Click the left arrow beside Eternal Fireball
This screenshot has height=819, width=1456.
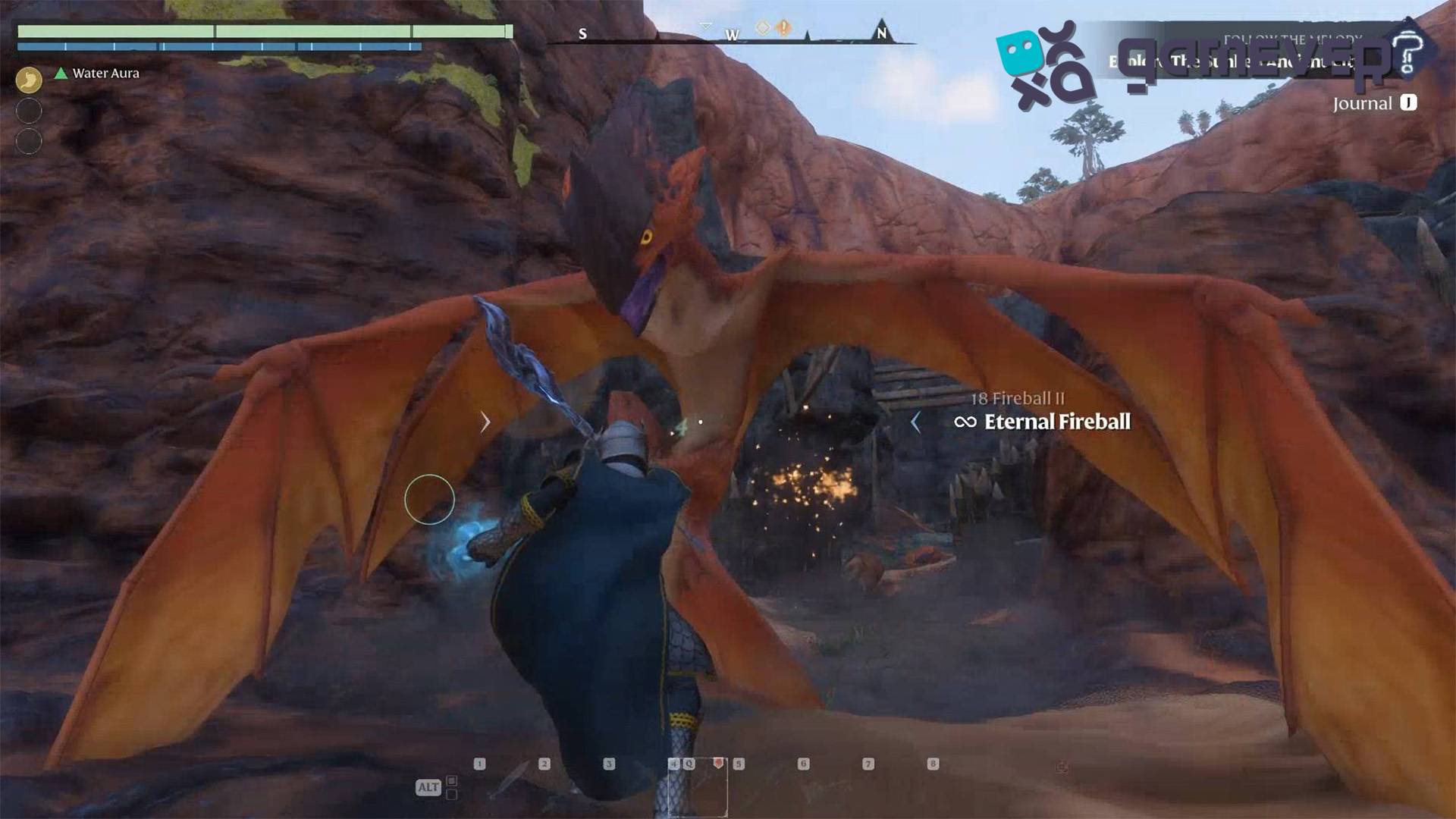pos(916,422)
